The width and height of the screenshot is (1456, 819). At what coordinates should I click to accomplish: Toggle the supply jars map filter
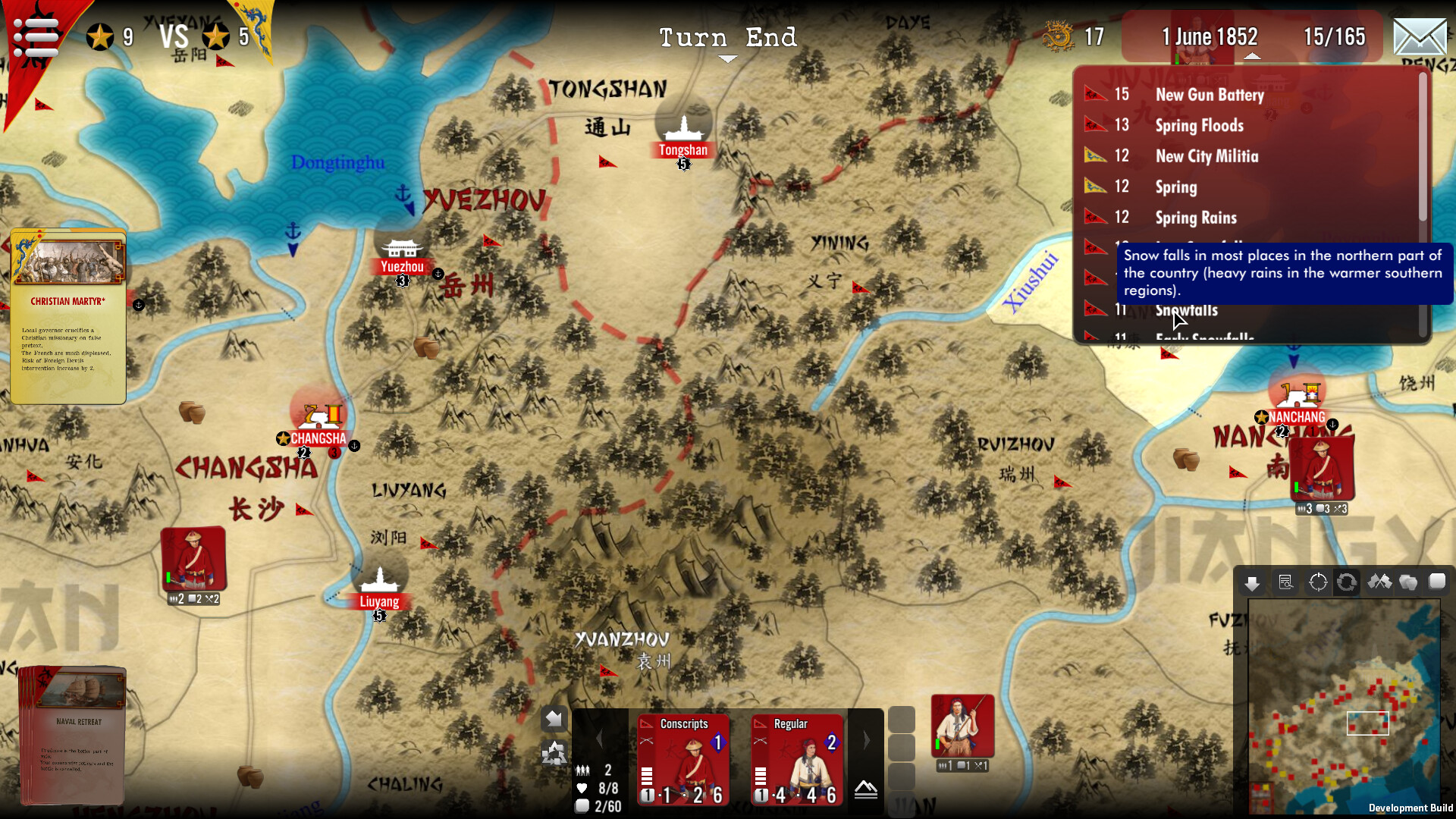point(1408,582)
